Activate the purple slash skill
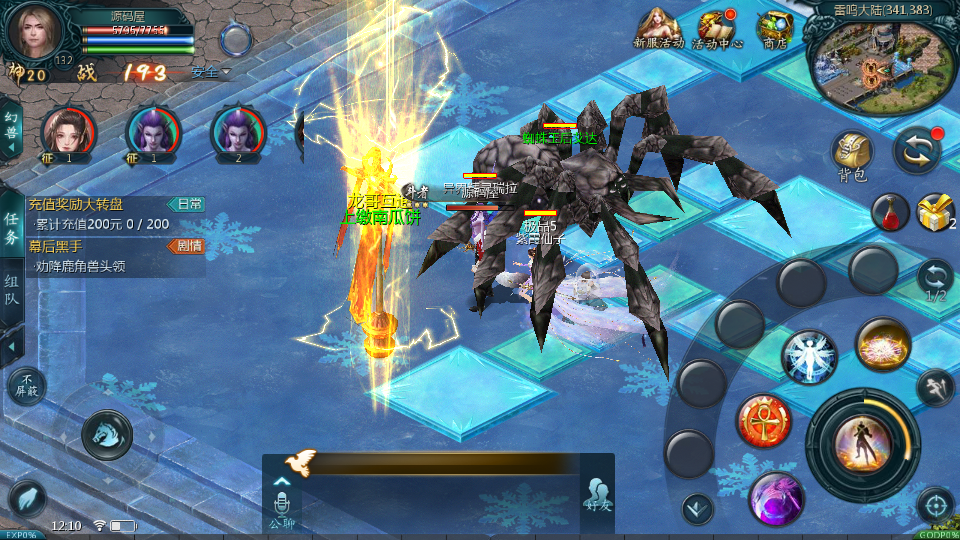The width and height of the screenshot is (960, 540). [777, 497]
